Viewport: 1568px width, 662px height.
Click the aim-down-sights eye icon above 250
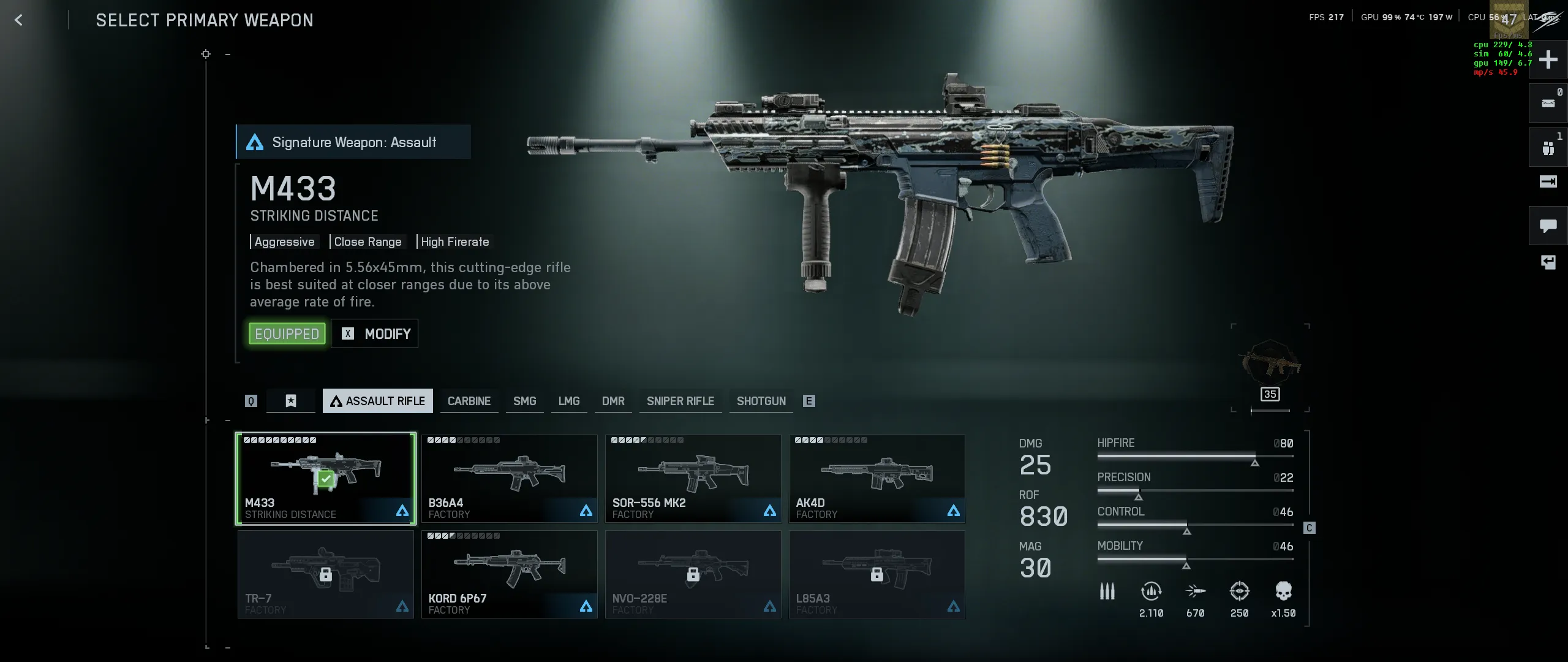(x=1240, y=590)
